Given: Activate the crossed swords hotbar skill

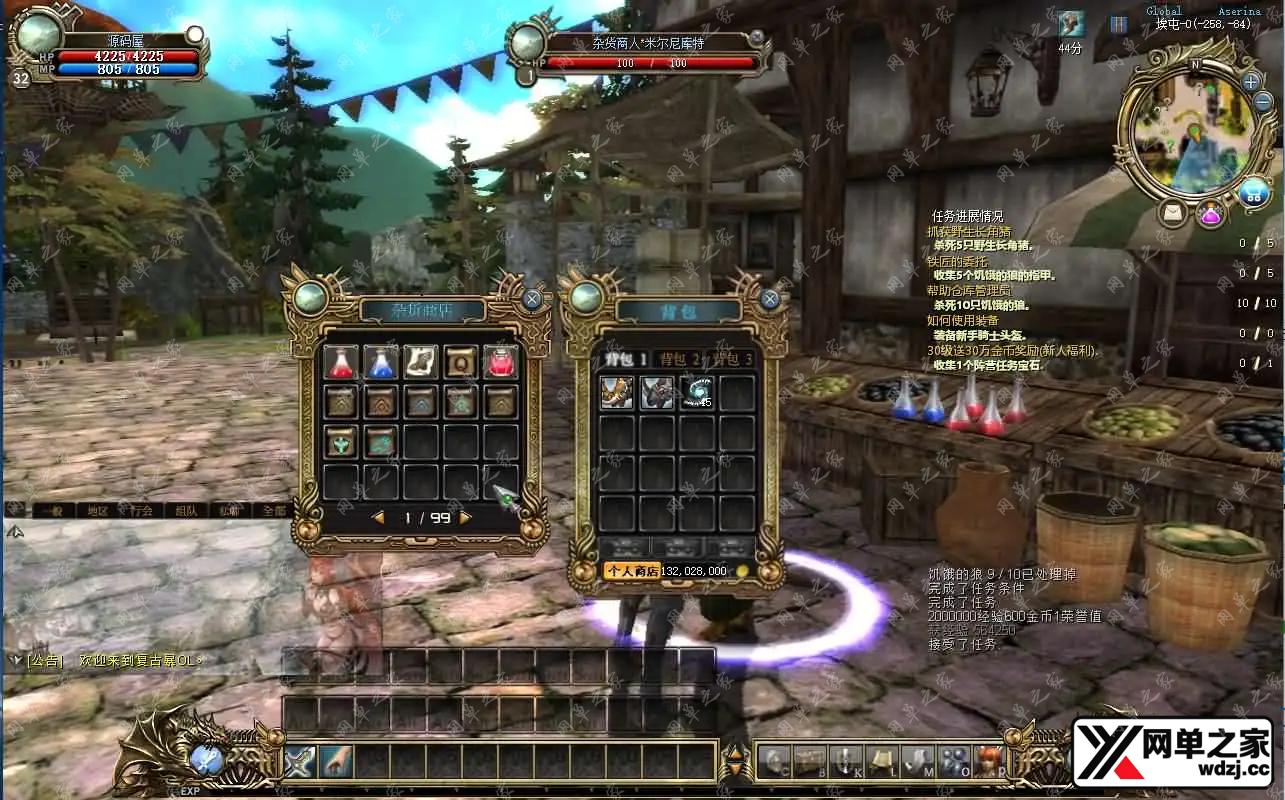Looking at the screenshot, I should point(300,762).
